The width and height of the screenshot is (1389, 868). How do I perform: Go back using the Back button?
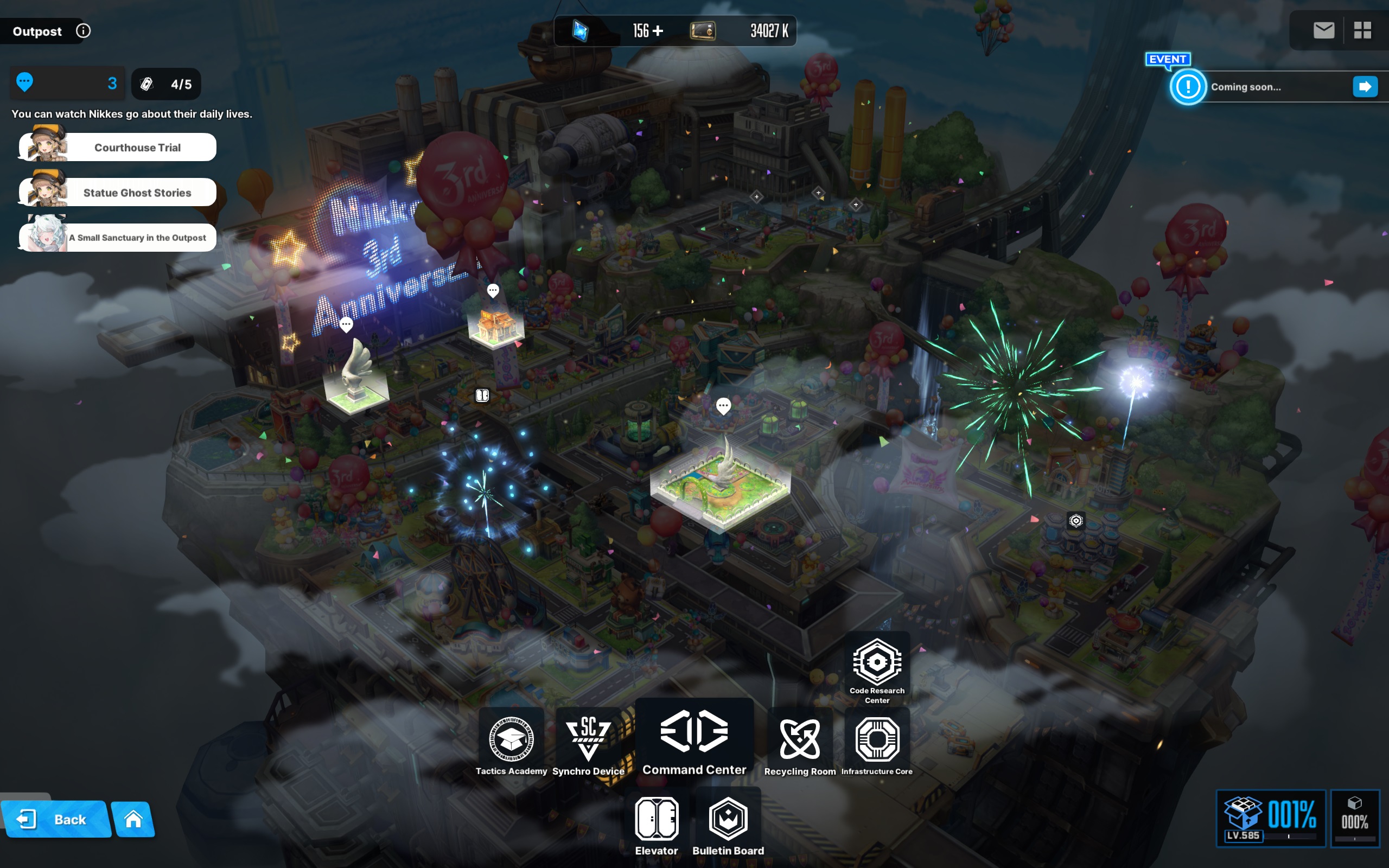(x=56, y=819)
